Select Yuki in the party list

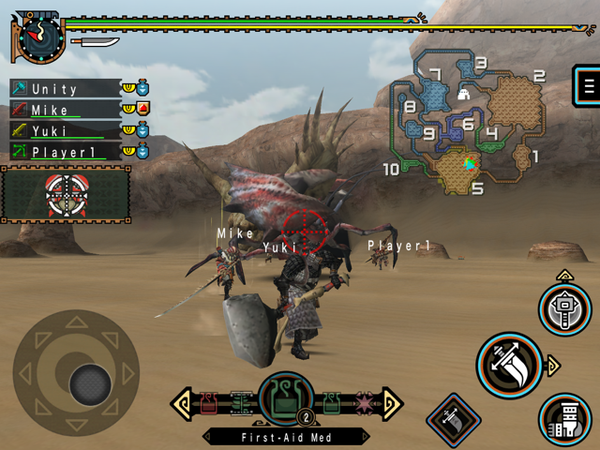(x=65, y=130)
